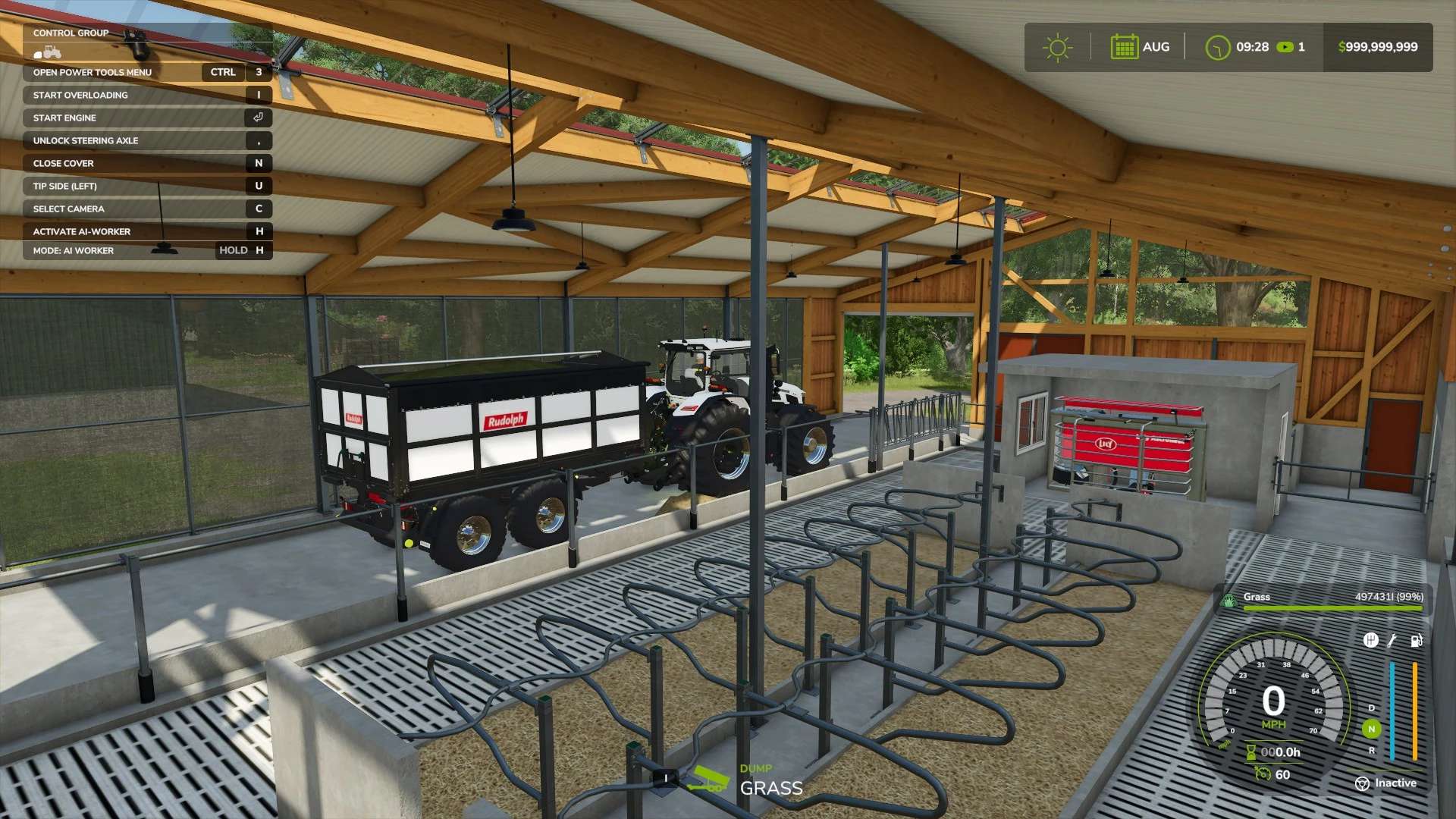
Task: Open the calendar icon beside AUG
Action: pyautogui.click(x=1124, y=47)
